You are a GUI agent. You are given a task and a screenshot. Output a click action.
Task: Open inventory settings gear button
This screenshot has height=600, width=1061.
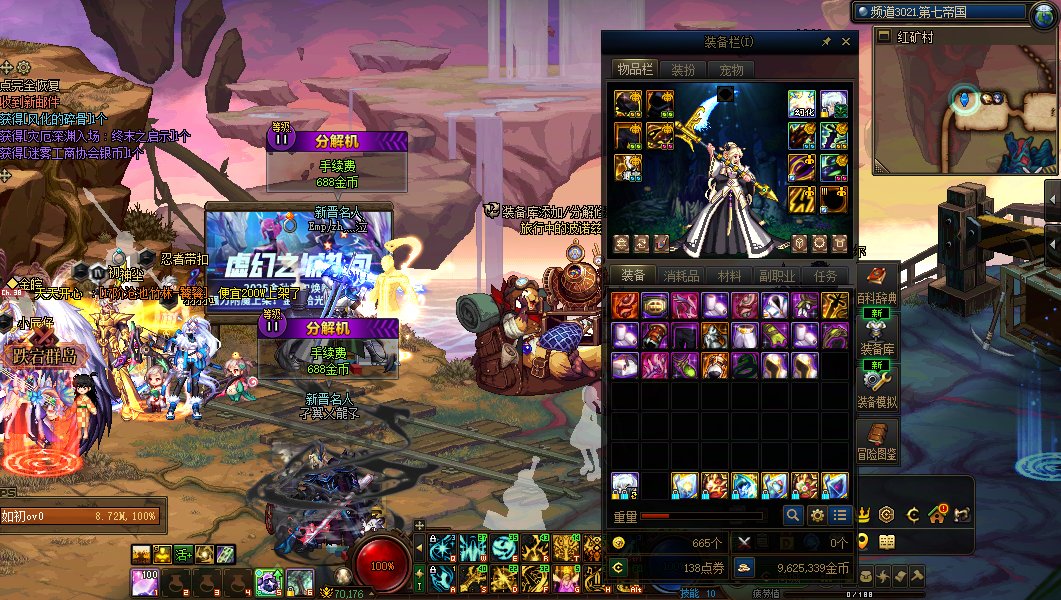(817, 515)
